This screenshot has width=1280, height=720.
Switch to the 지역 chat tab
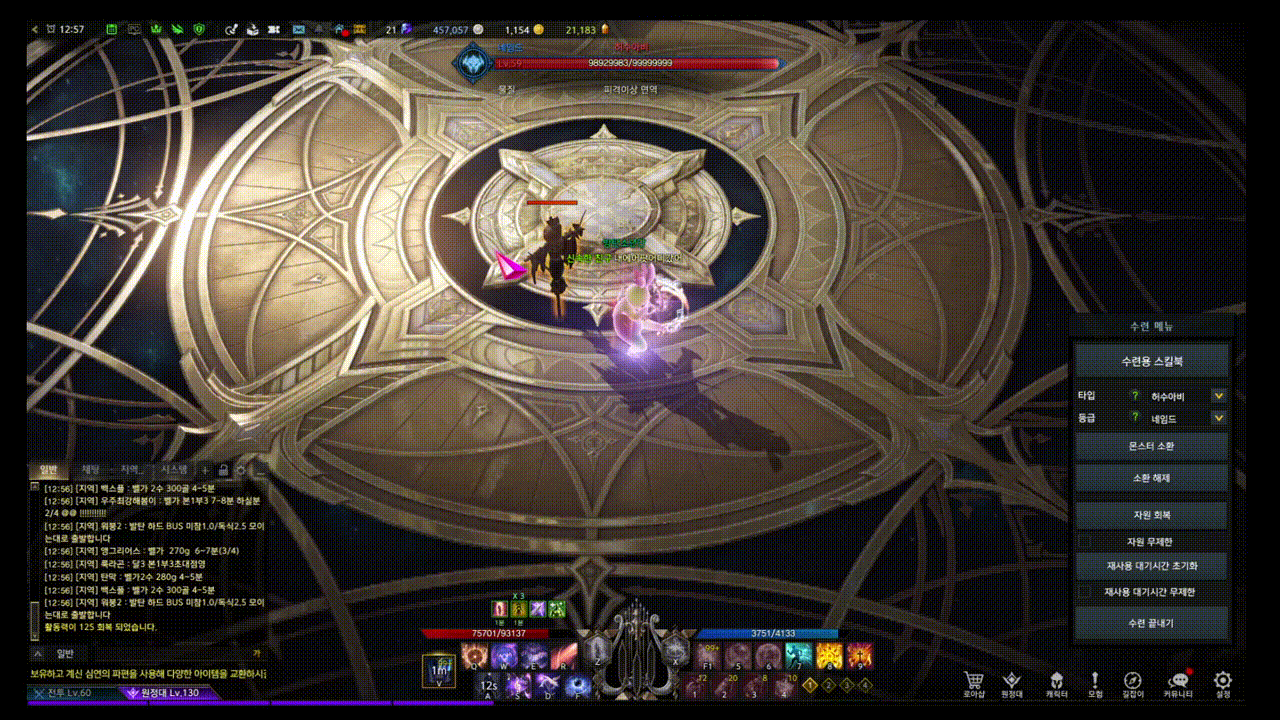(131, 469)
